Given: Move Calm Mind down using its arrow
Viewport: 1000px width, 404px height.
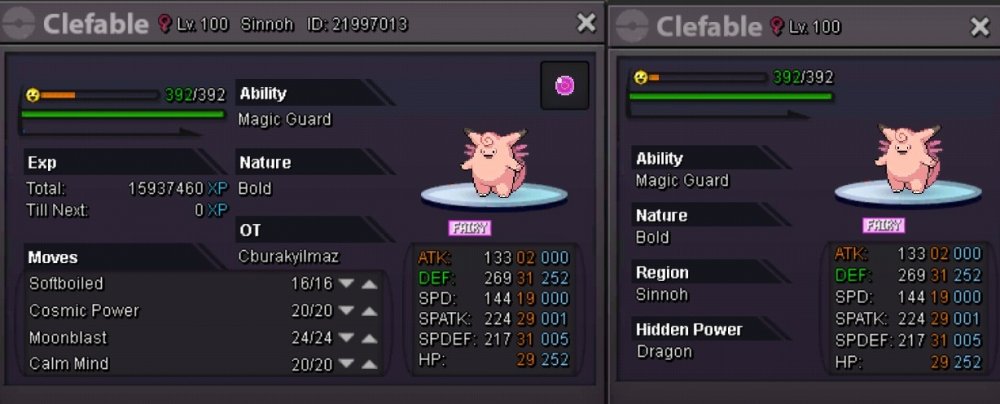Looking at the screenshot, I should pyautogui.click(x=346, y=364).
